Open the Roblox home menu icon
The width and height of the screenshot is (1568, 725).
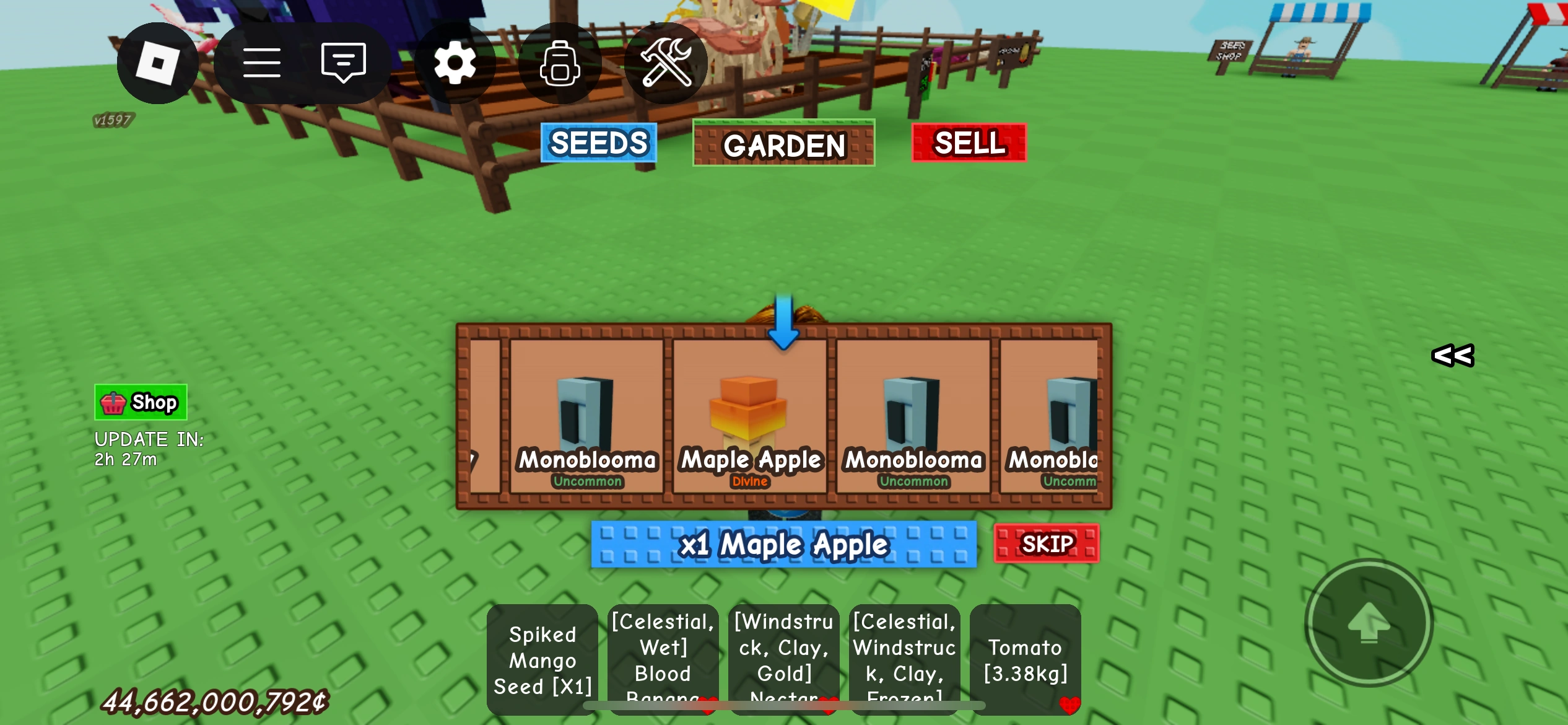[158, 62]
